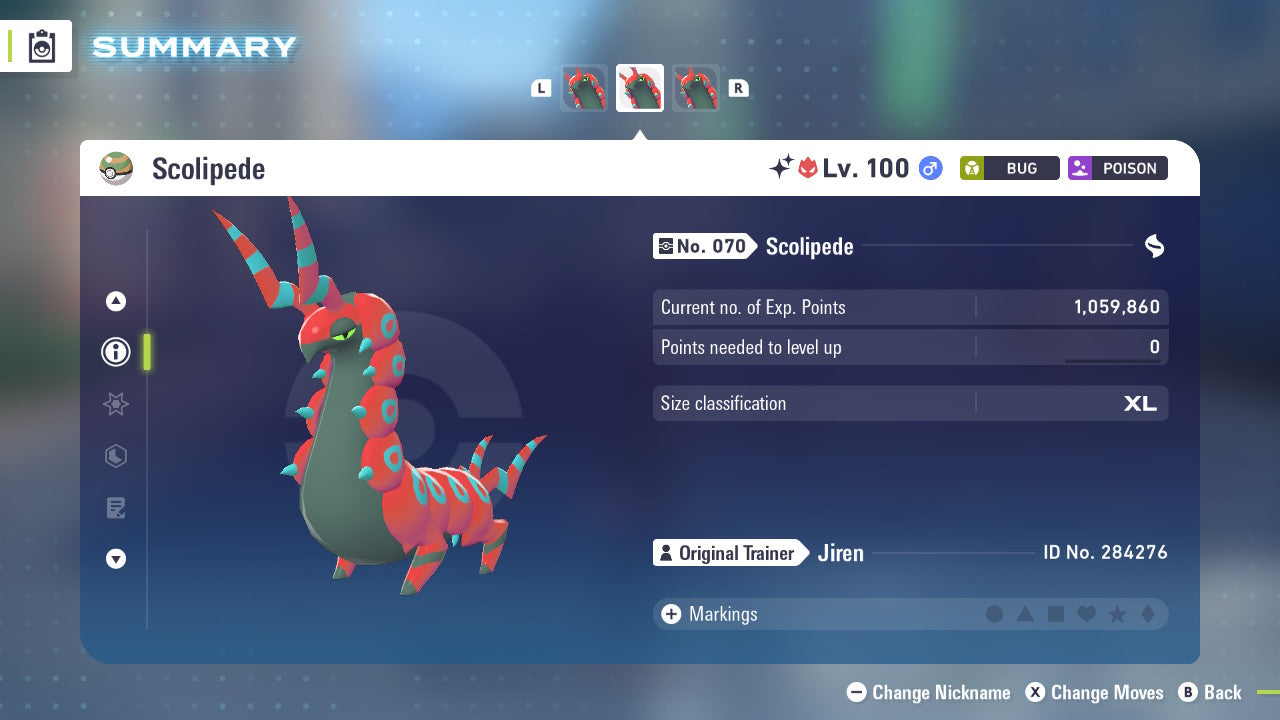The image size is (1280, 720).
Task: Select the male gender symbol
Action: [929, 169]
